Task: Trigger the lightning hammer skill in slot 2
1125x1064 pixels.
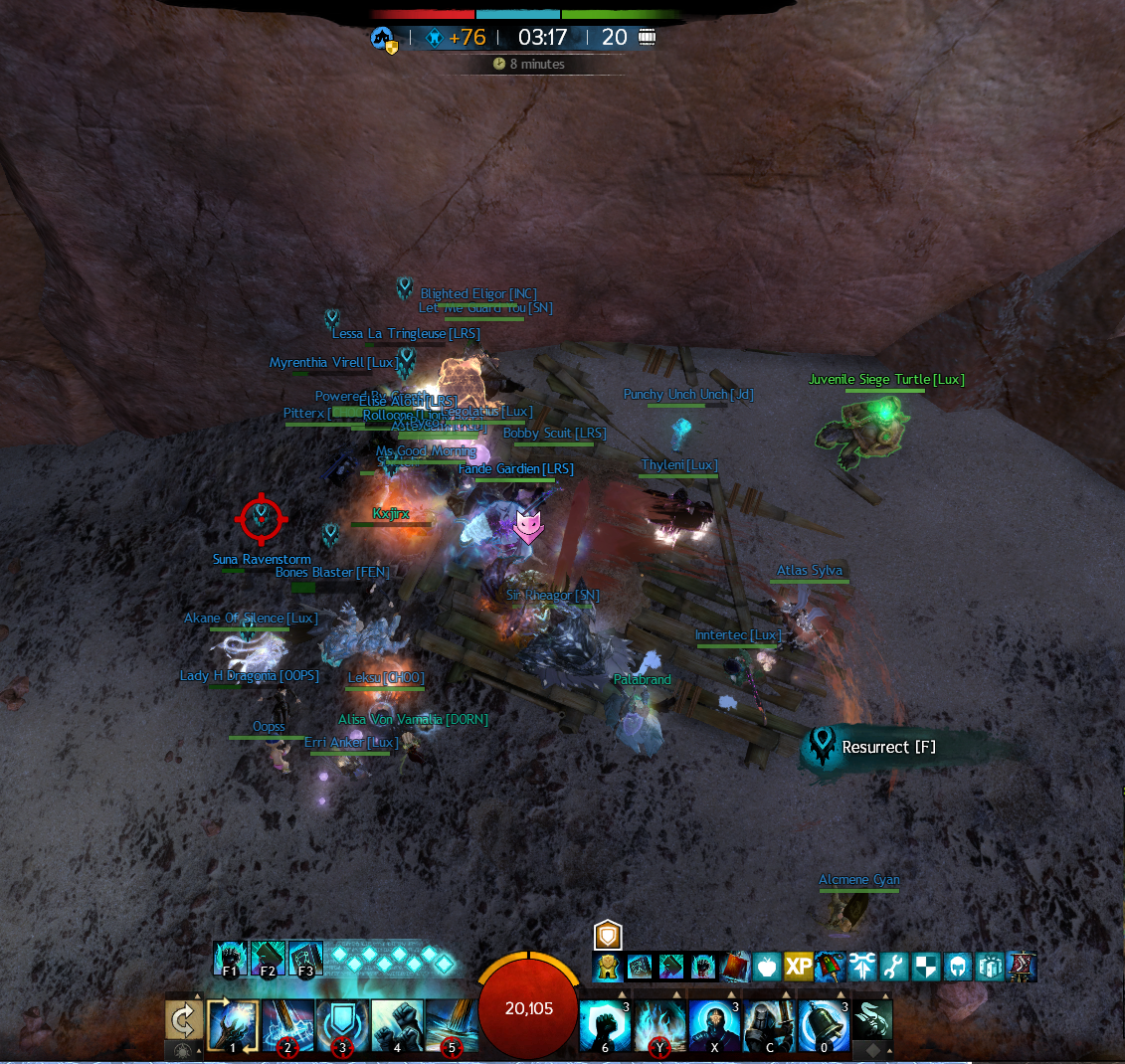Action: pyautogui.click(x=287, y=1025)
